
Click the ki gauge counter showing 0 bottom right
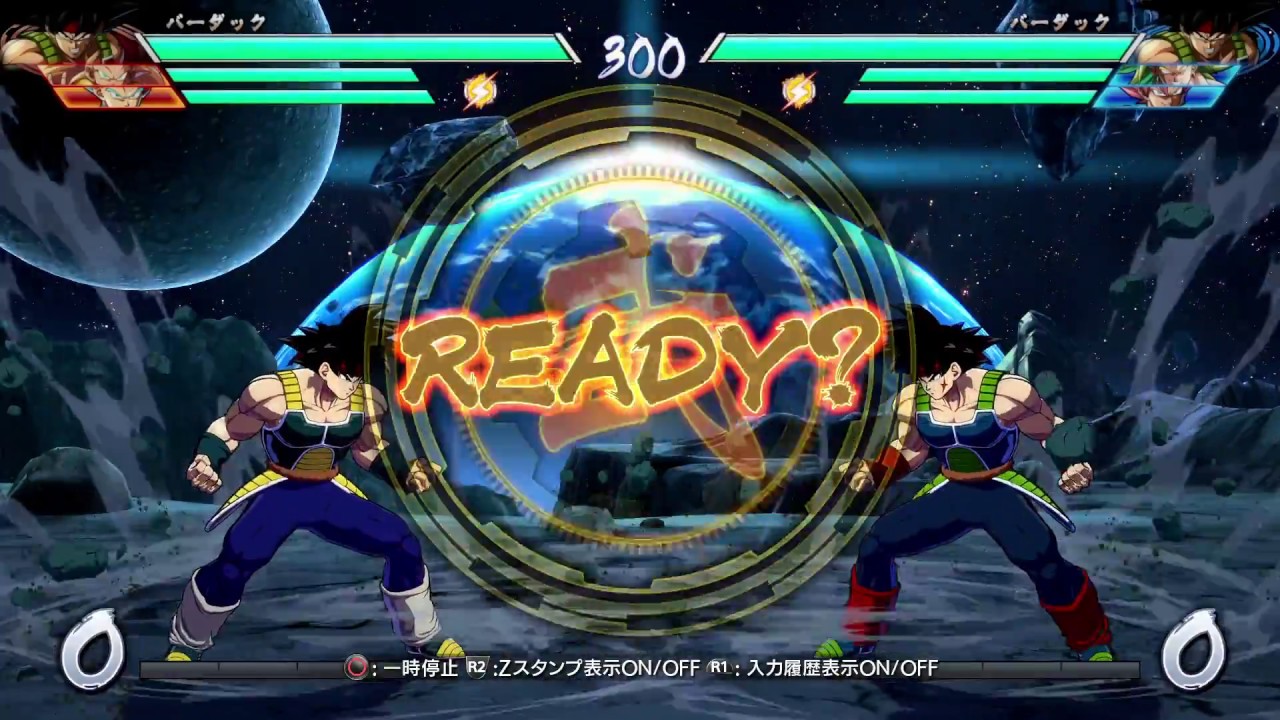pyautogui.click(x=1193, y=652)
